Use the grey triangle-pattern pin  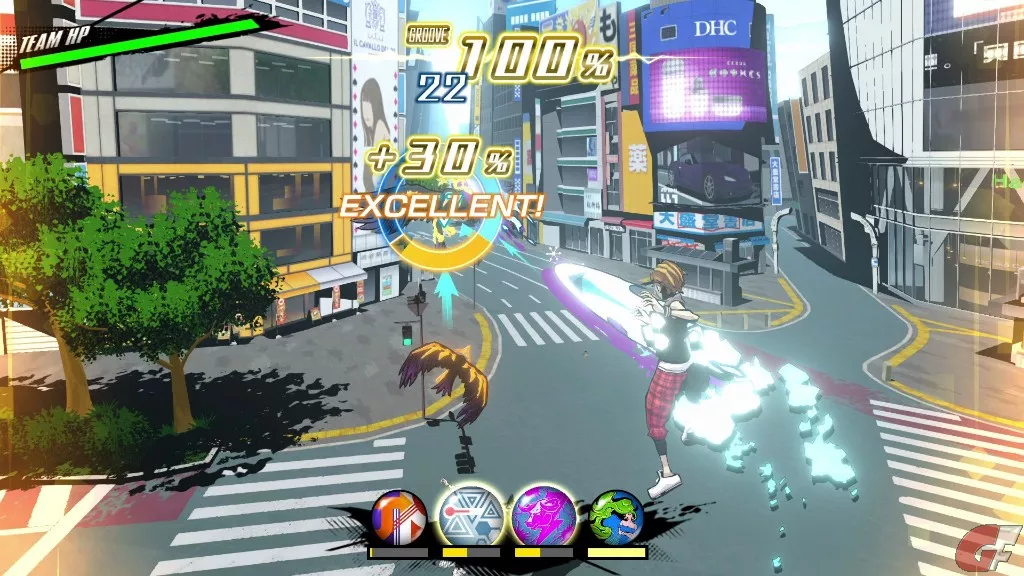point(471,515)
